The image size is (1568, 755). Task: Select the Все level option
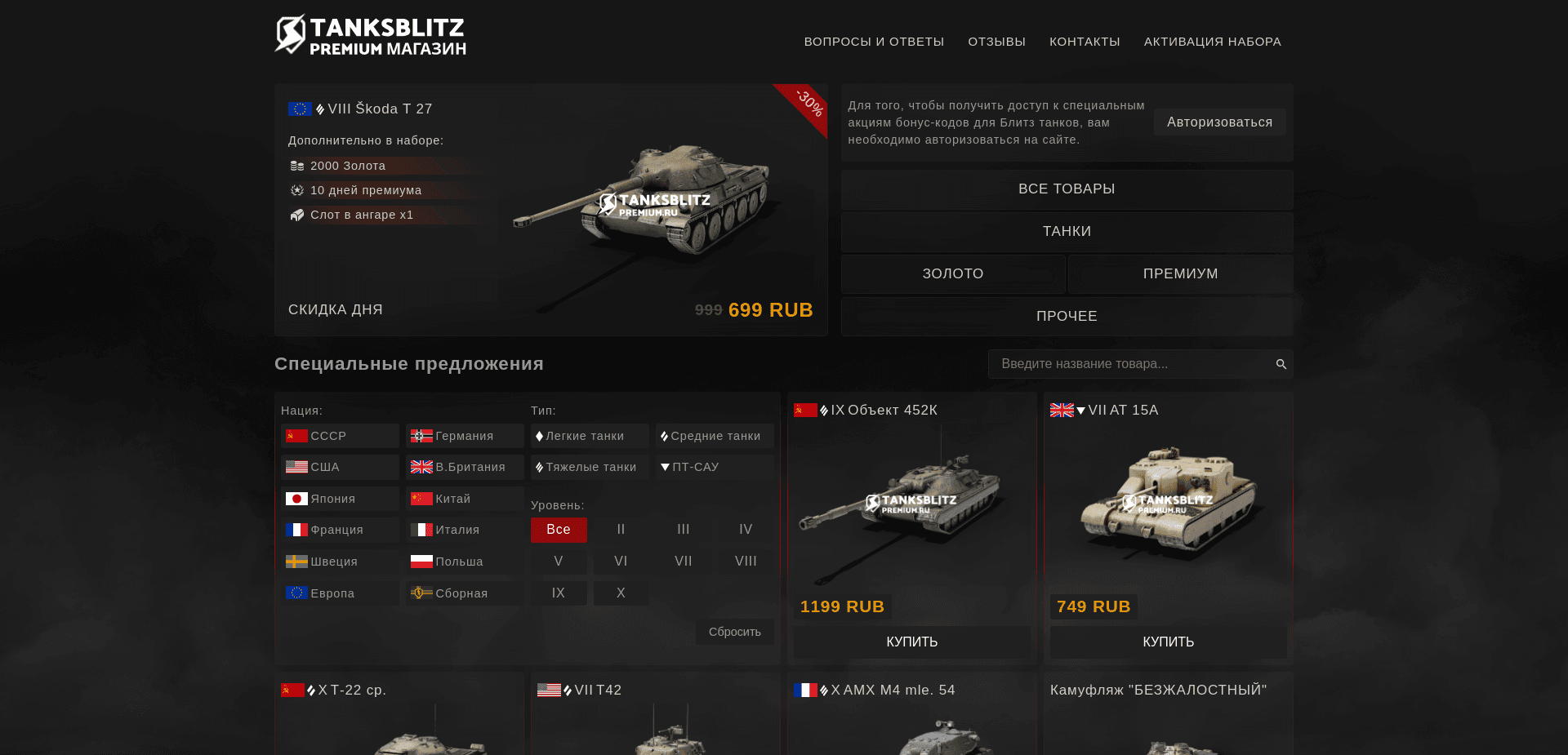click(559, 530)
